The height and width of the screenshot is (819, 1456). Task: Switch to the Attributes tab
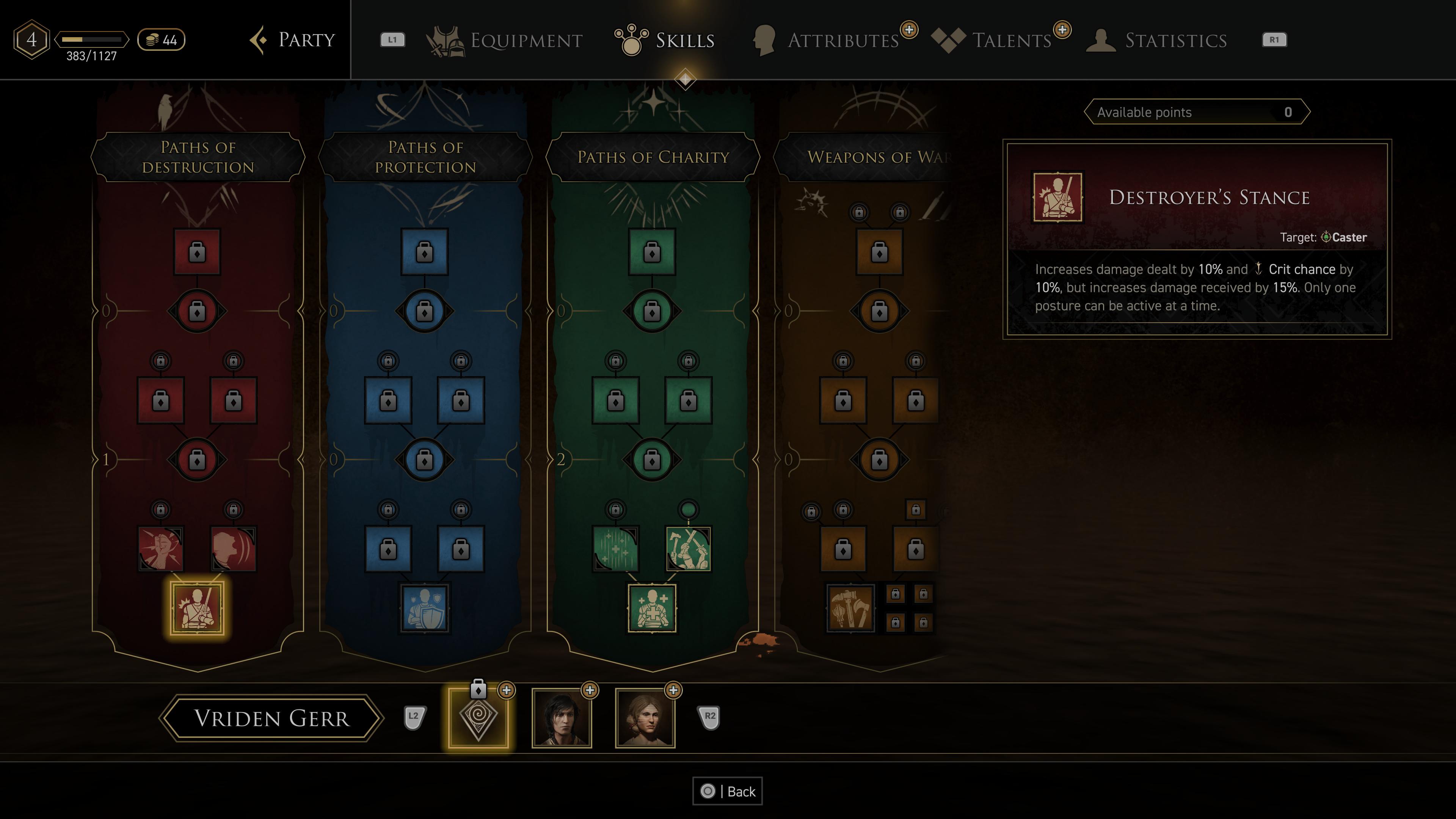tap(827, 40)
